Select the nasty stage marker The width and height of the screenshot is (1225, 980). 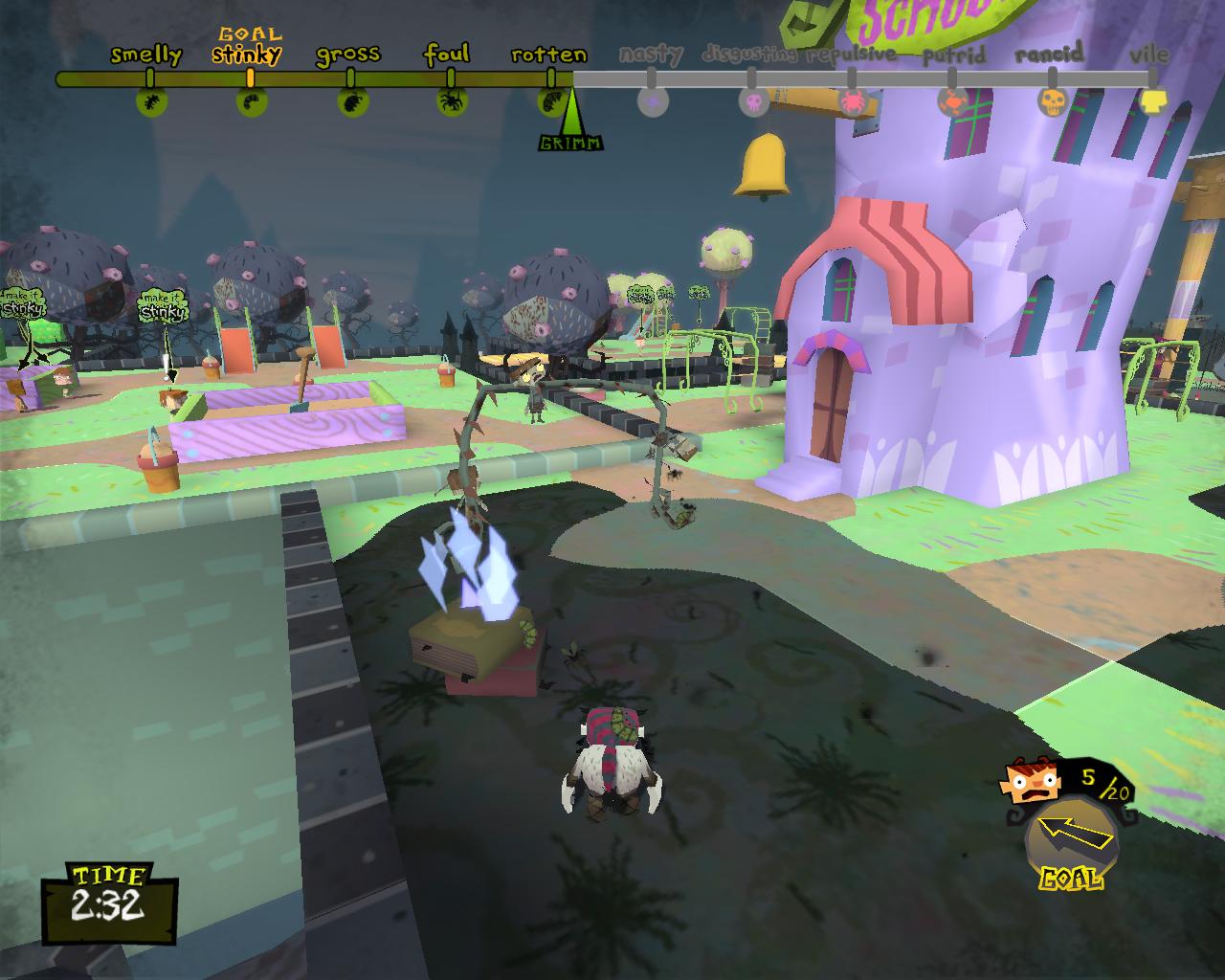click(x=653, y=100)
